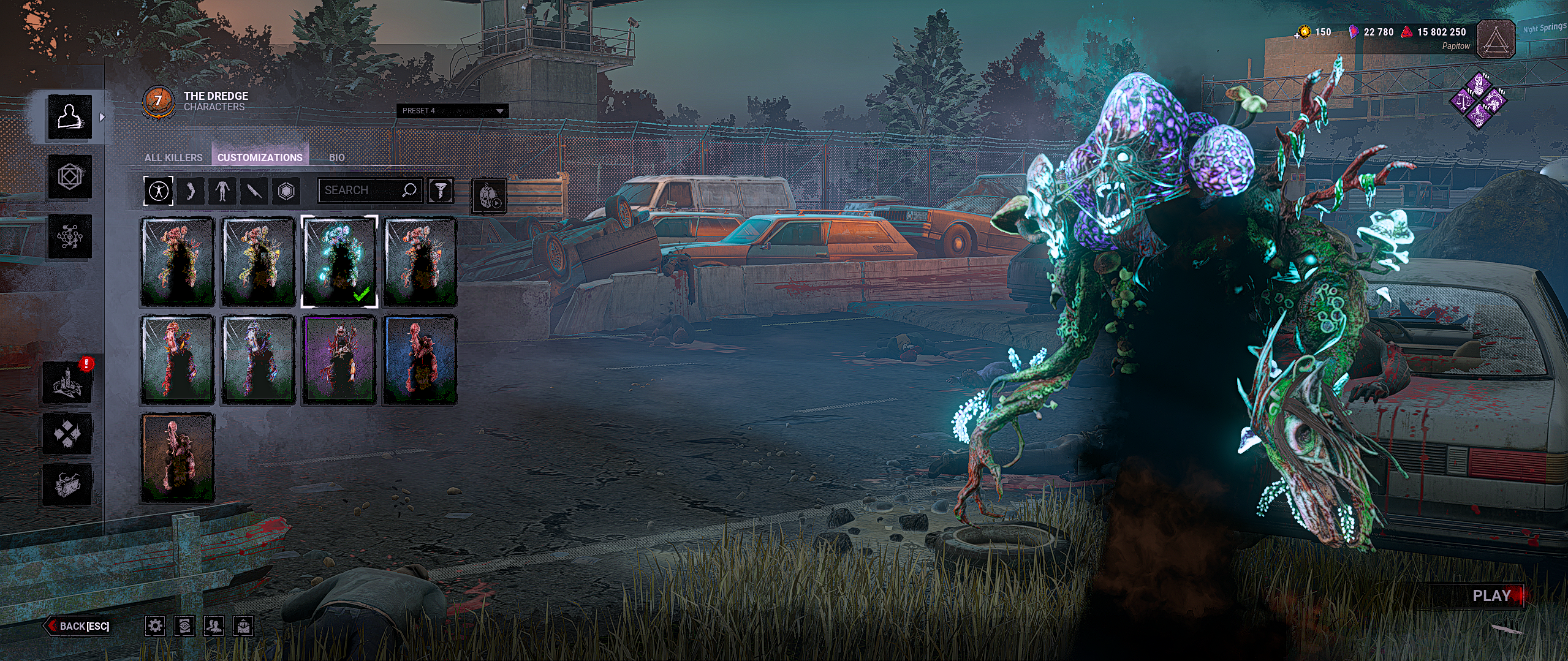Viewport: 1568px width, 661px height.
Task: Select the arm cosmetic category
Action: [x=191, y=191]
